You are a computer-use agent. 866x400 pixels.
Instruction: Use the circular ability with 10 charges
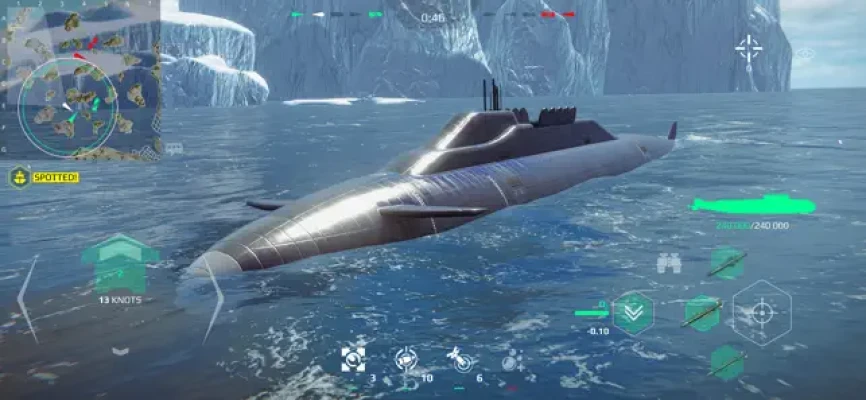(x=406, y=358)
